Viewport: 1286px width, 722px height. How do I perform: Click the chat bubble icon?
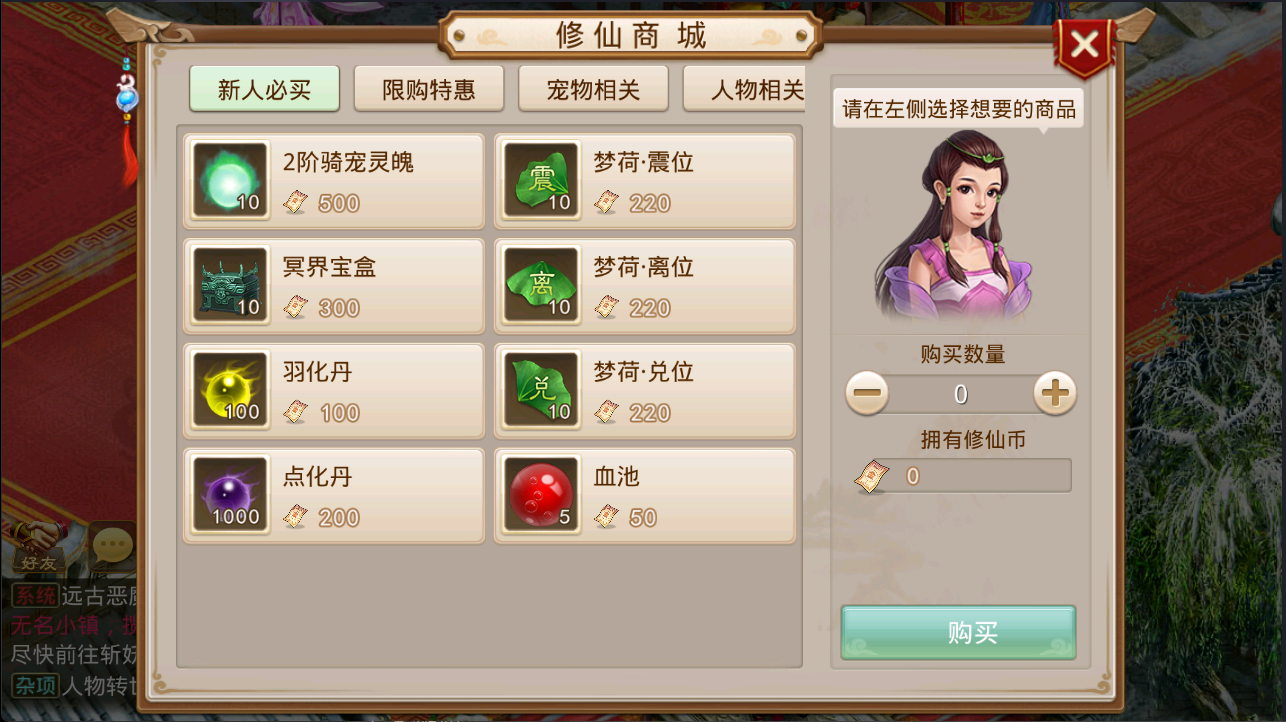[x=110, y=545]
